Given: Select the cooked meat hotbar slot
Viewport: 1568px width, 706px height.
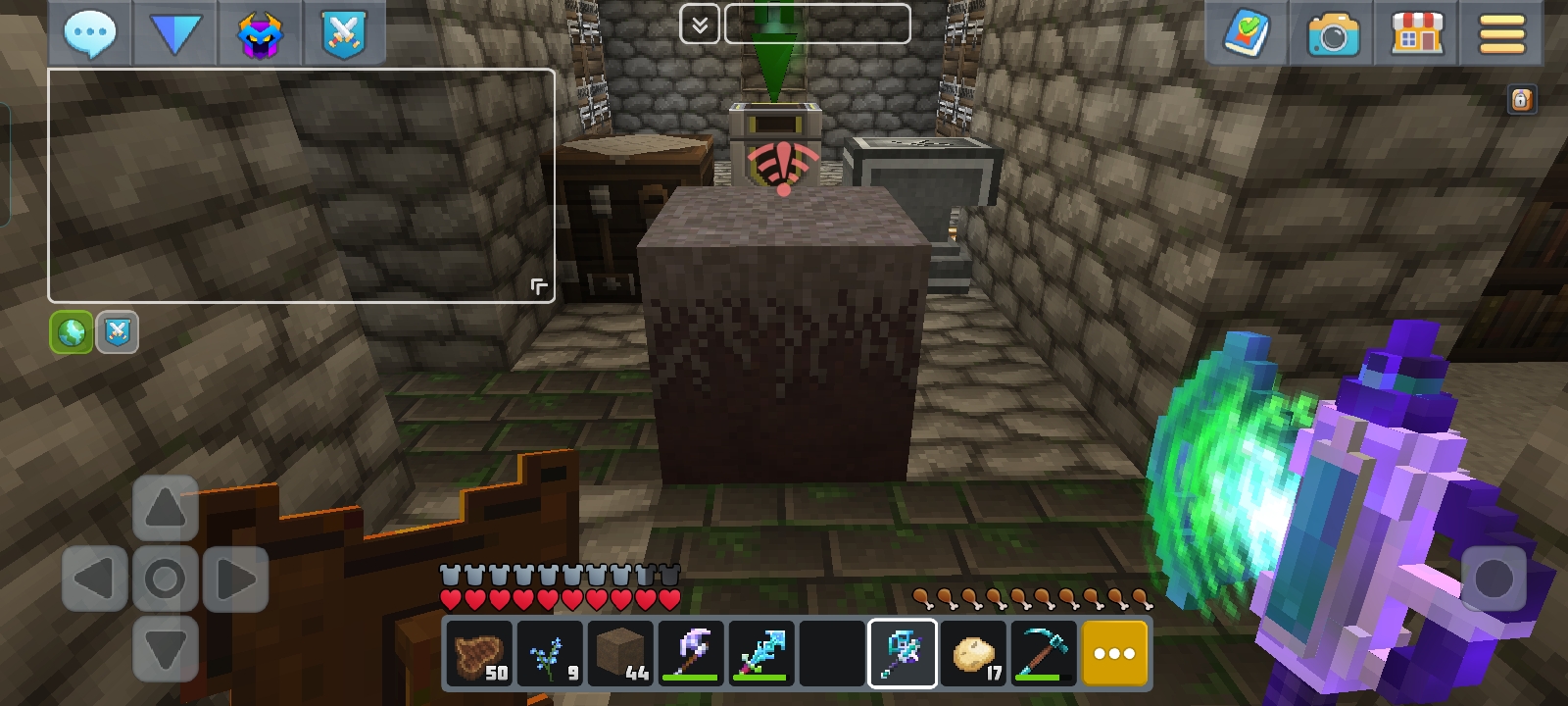Looking at the screenshot, I should (479, 653).
